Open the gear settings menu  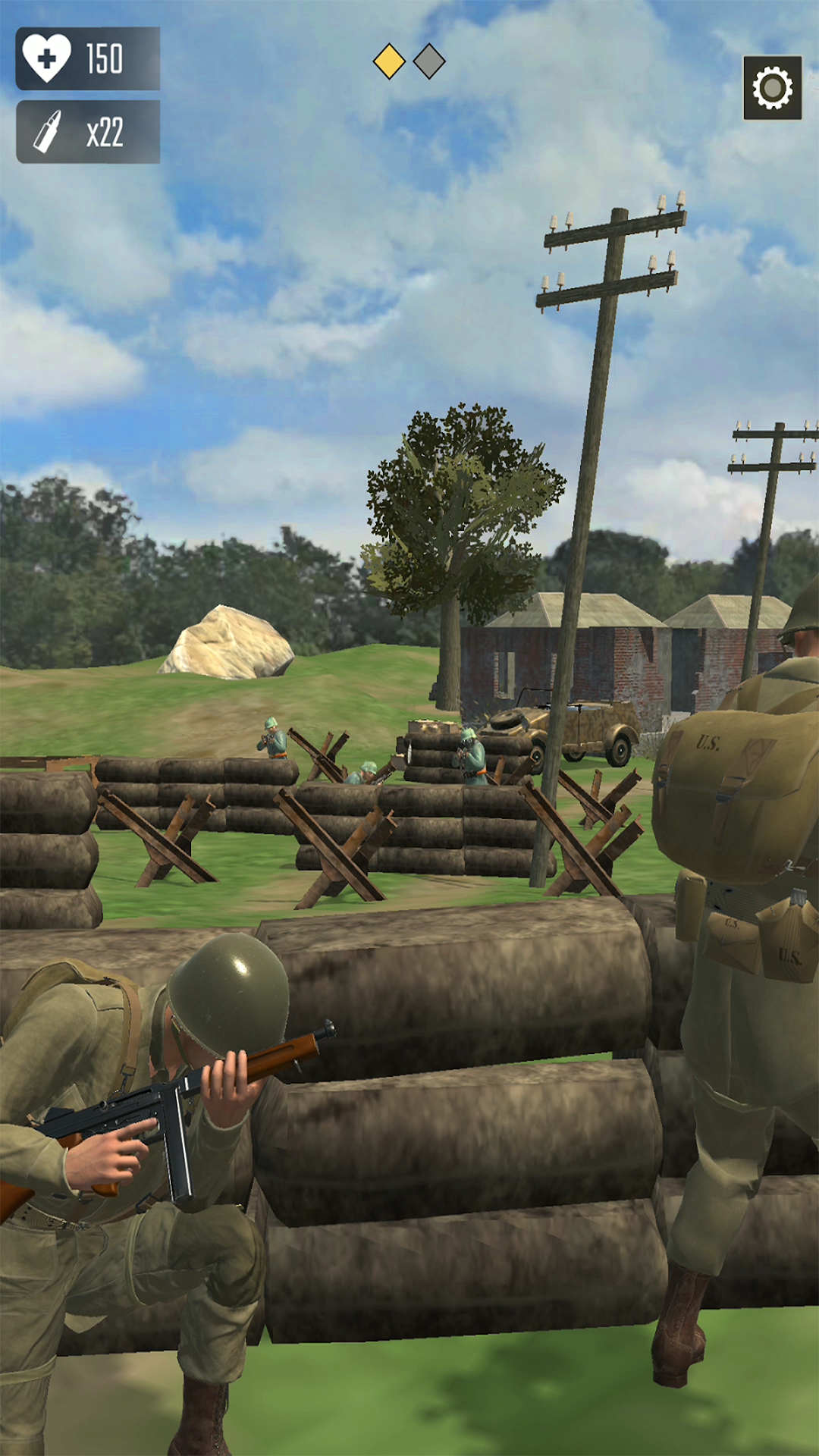click(772, 88)
